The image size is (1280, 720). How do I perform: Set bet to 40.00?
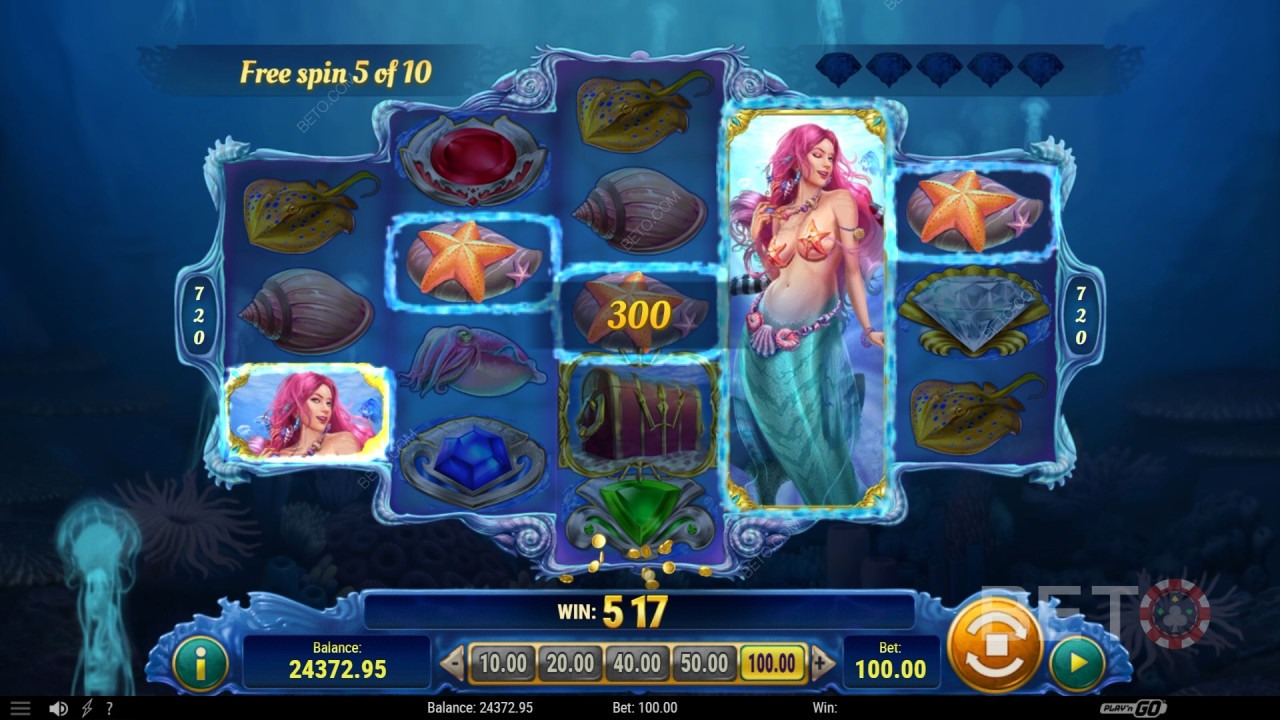[x=637, y=663]
